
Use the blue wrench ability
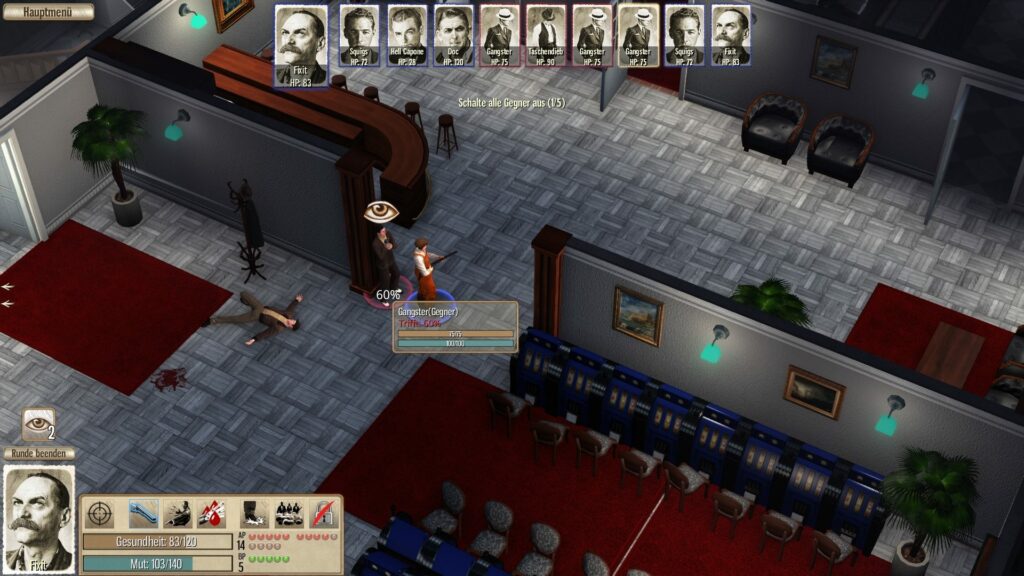(x=143, y=513)
